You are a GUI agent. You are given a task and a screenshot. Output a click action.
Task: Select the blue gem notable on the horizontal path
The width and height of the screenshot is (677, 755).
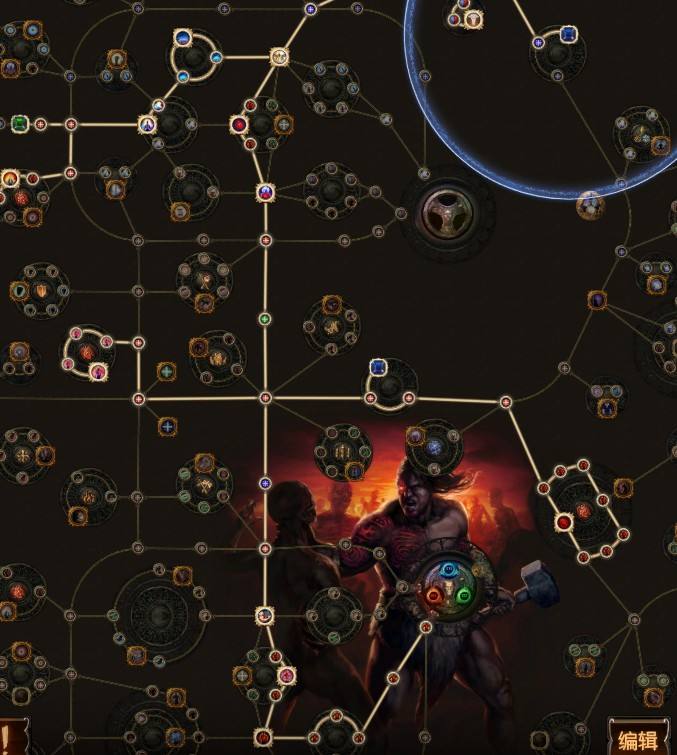(378, 368)
